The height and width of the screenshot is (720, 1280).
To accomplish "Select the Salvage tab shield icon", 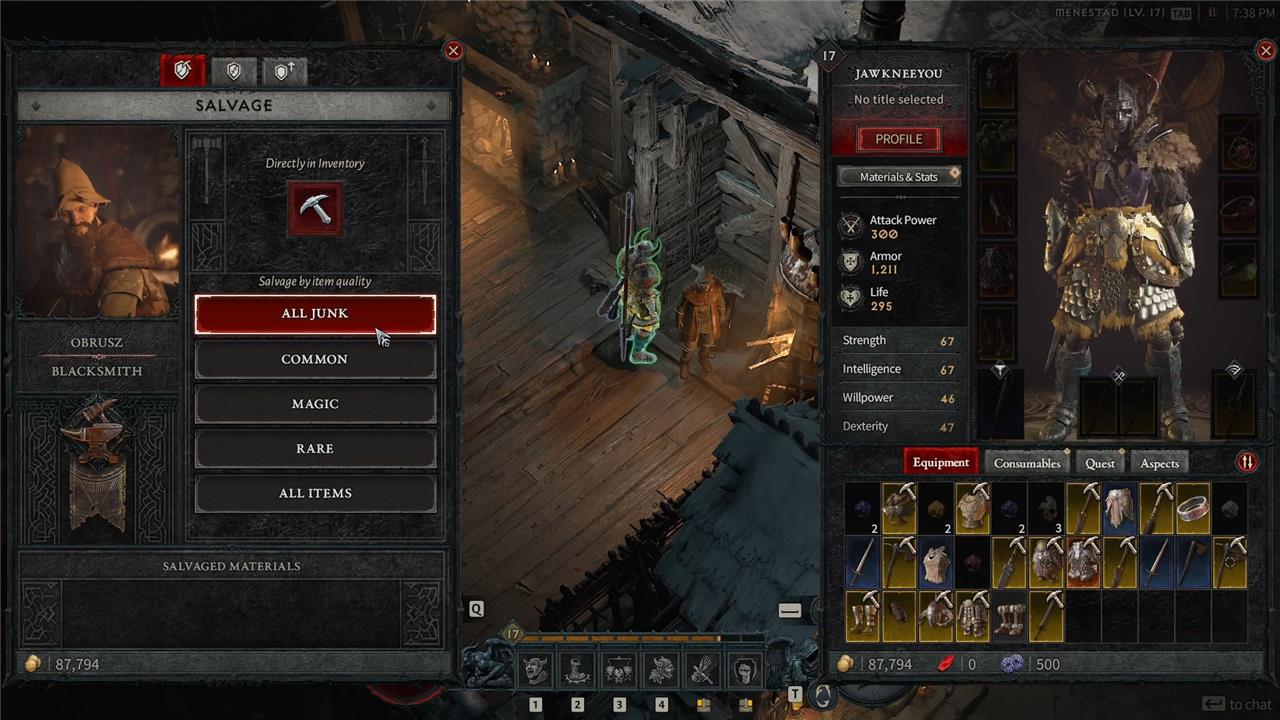I will (183, 71).
